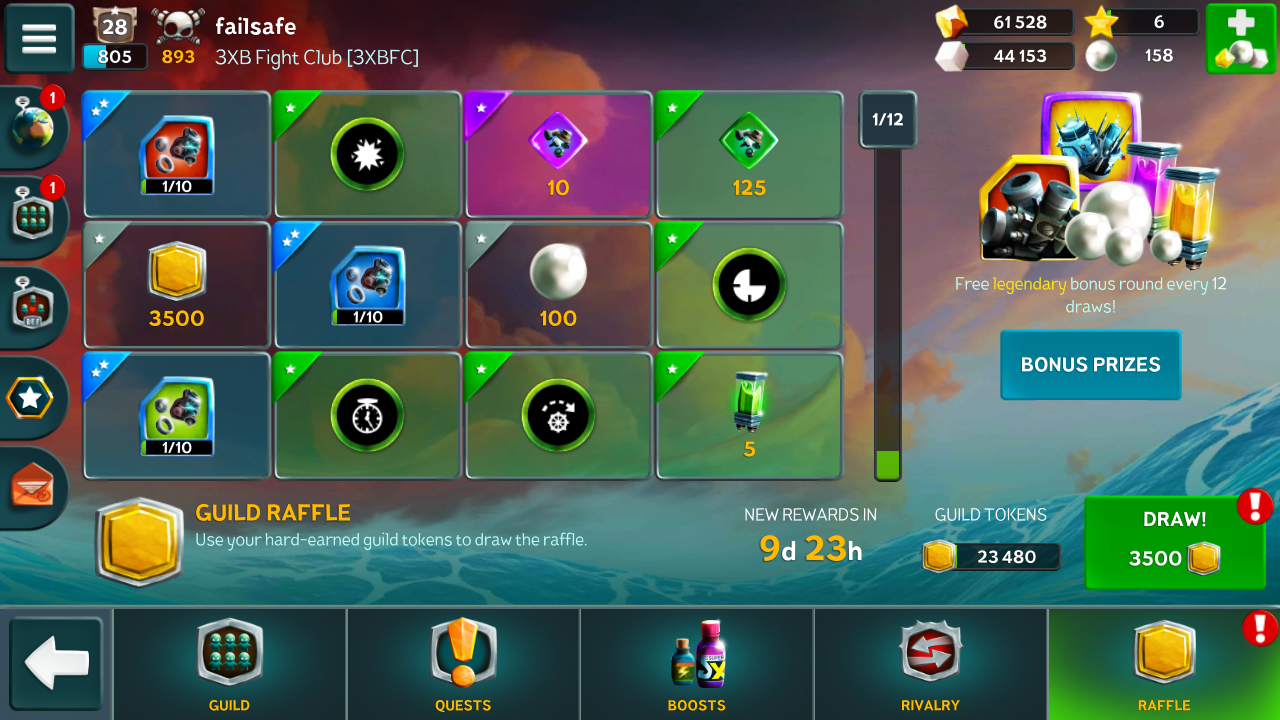Choose the green canister 5 prize tile

coord(749,415)
